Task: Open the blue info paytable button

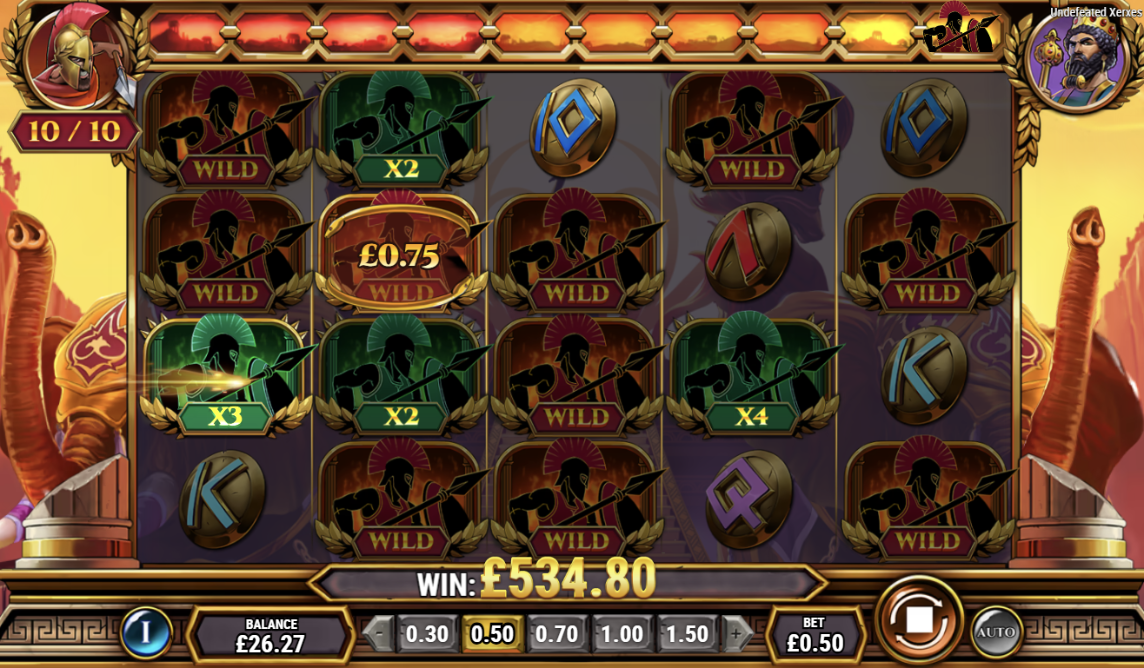Action: (146, 633)
